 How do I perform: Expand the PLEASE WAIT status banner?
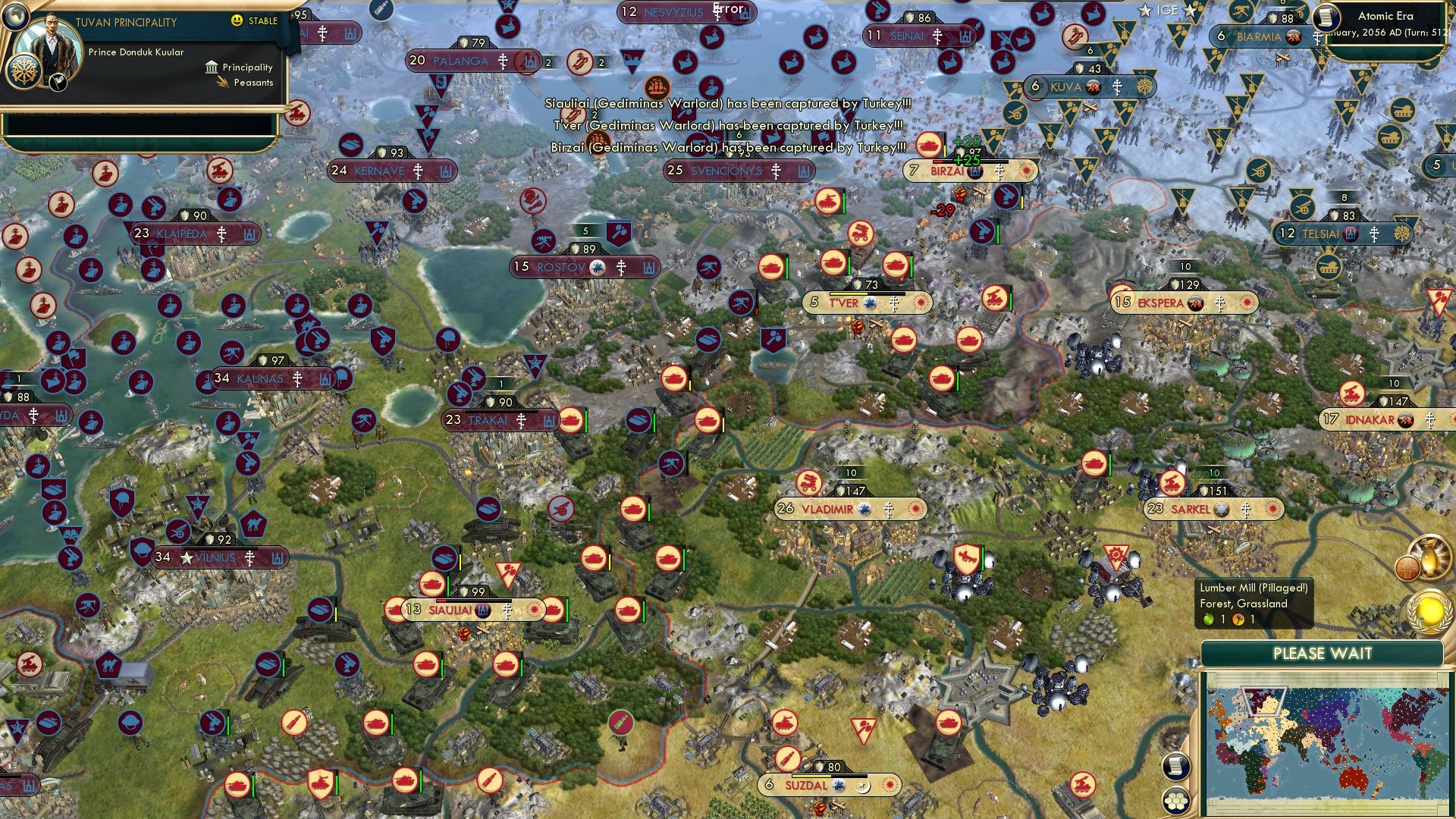(1323, 654)
